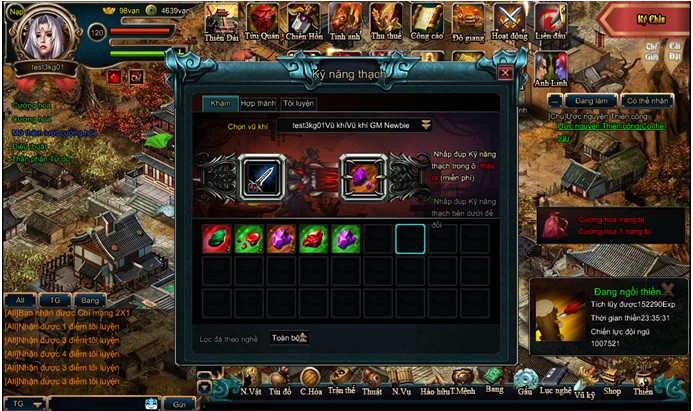Open the Toàn bộ profession filter dropdown
Screen dimensions: 693x411
pyautogui.click(x=289, y=338)
